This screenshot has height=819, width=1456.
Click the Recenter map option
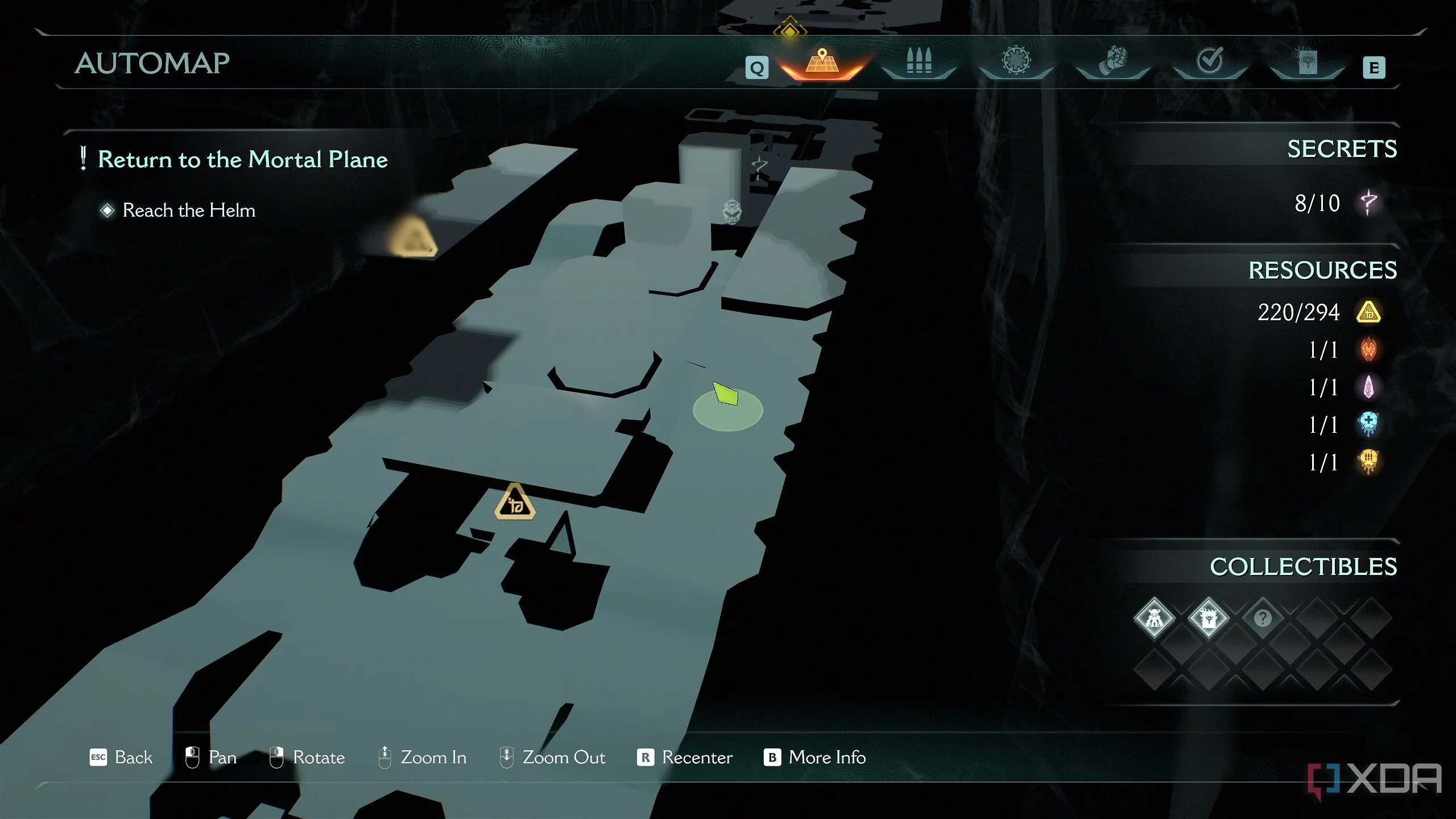[x=685, y=758]
